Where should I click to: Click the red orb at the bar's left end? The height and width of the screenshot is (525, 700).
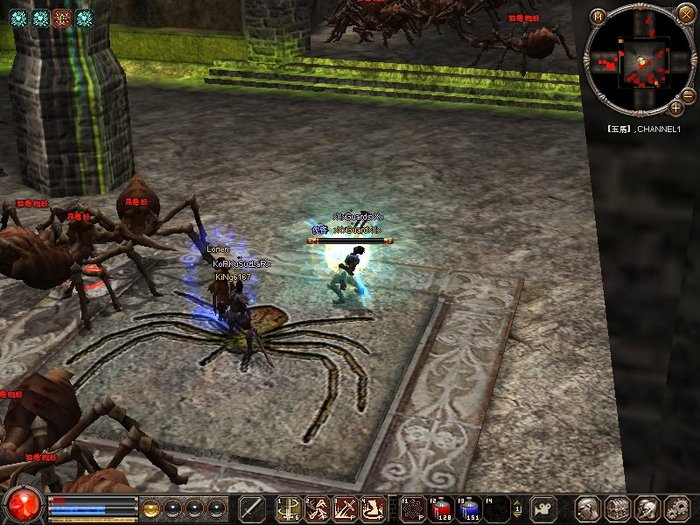click(x=22, y=505)
